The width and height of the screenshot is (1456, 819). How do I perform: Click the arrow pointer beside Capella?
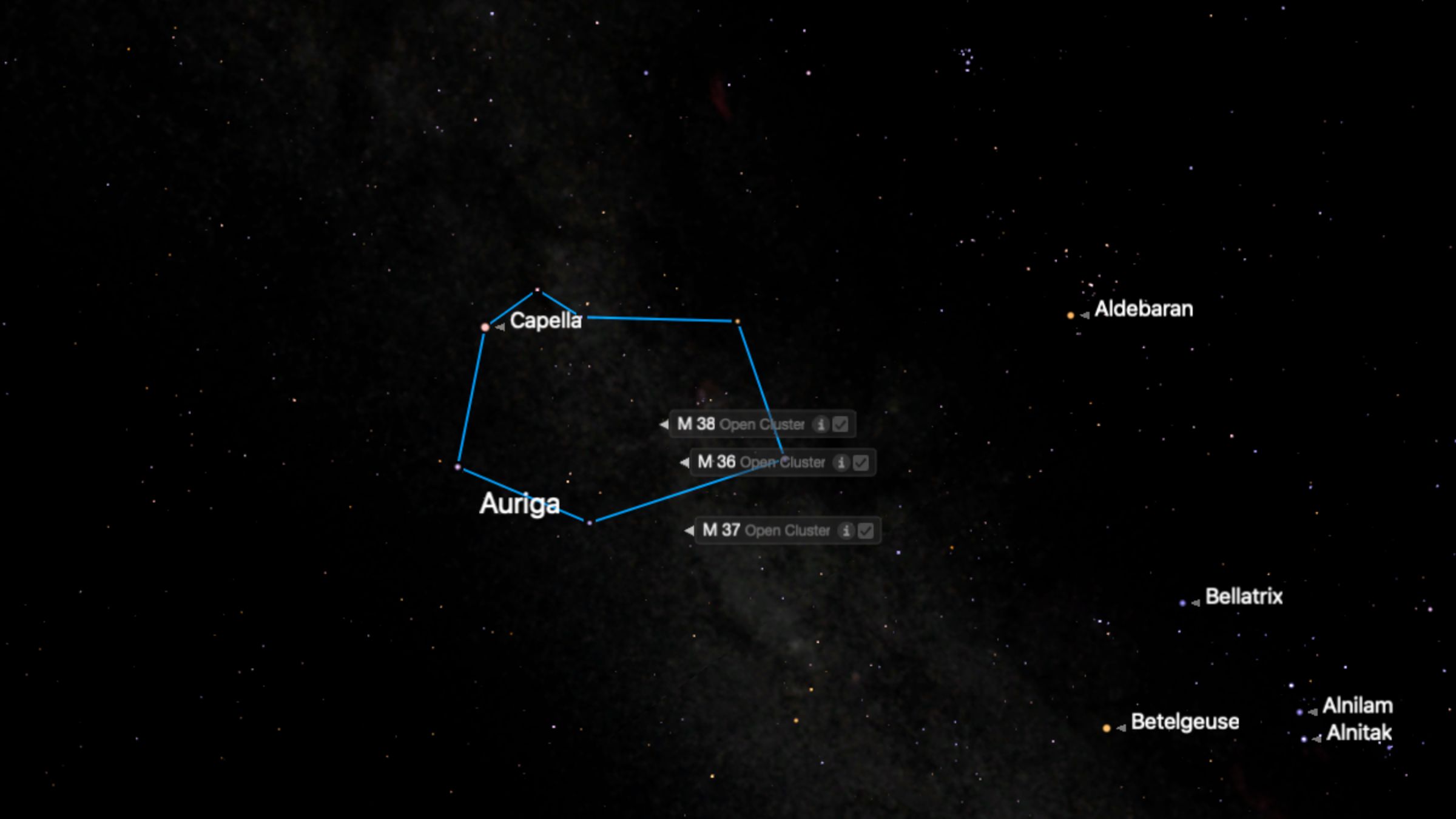point(500,326)
